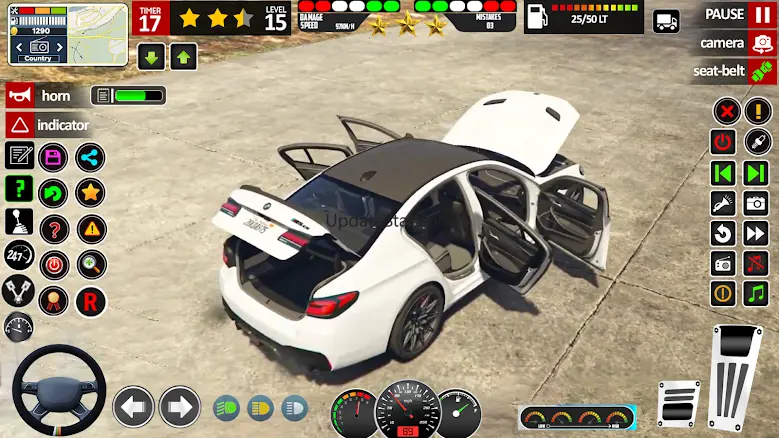Steer right with the right arrow button
This screenshot has height=438, width=779.
(180, 407)
